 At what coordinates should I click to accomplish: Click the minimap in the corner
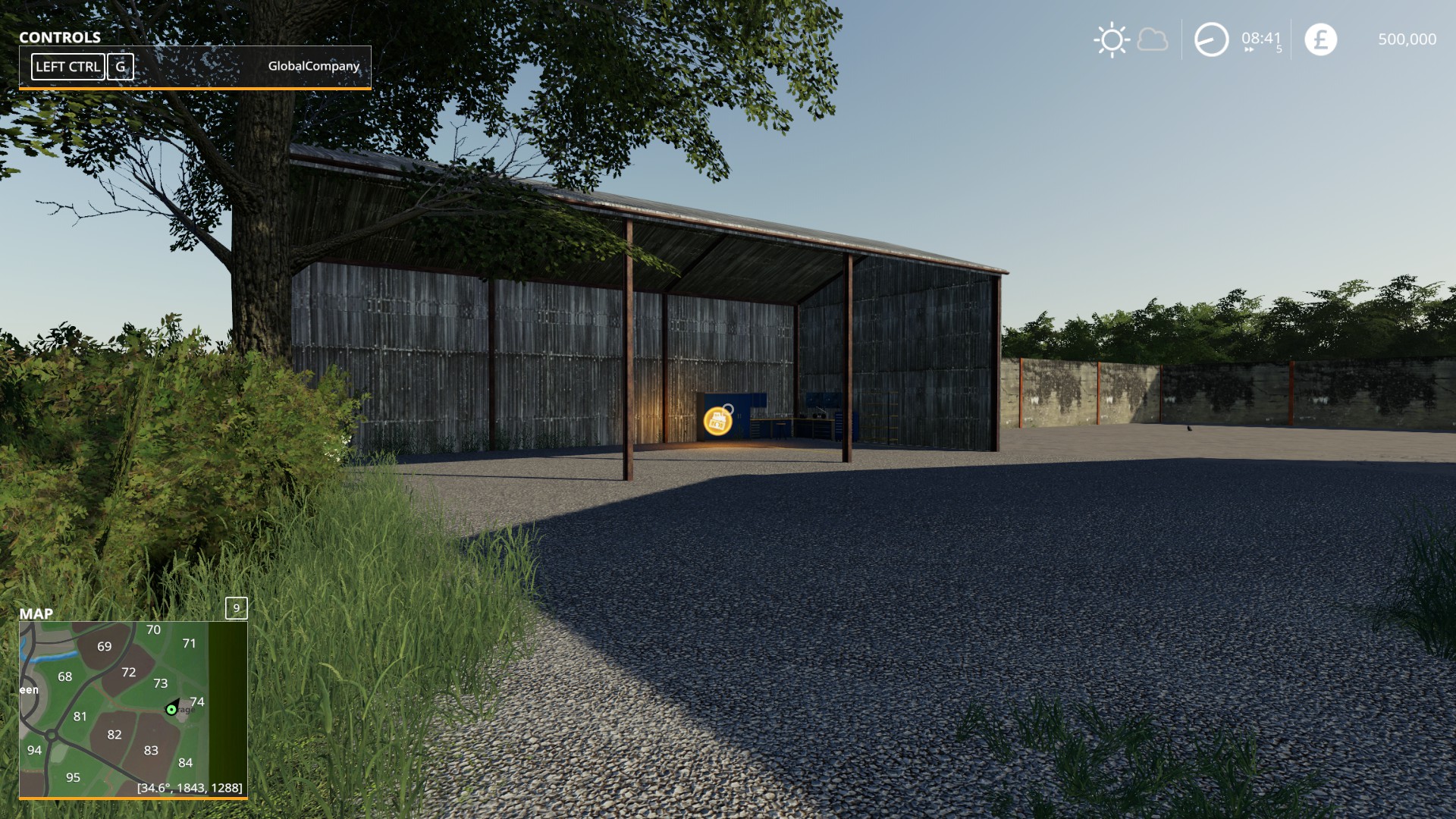[133, 709]
